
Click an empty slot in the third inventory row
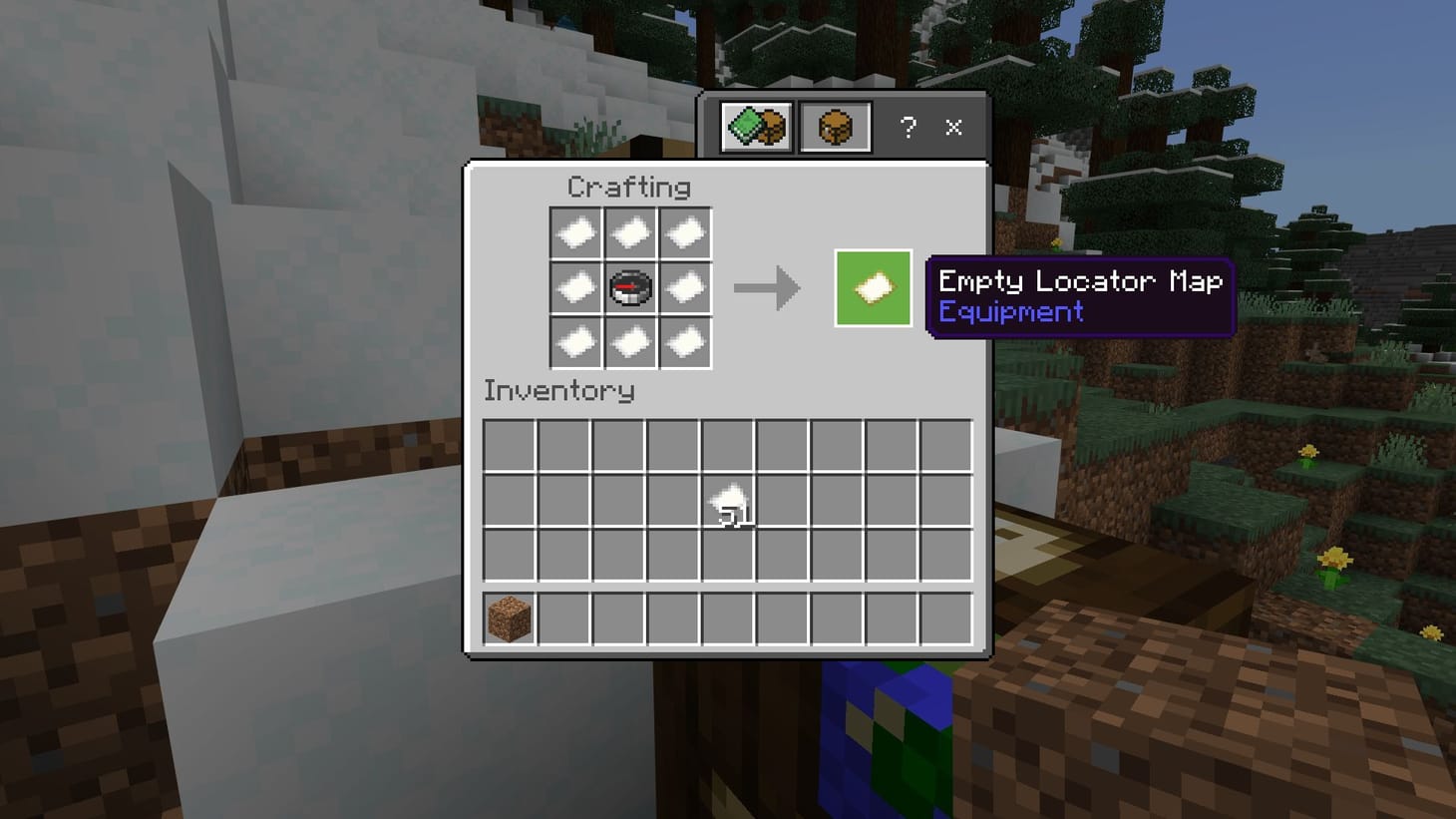click(x=563, y=557)
